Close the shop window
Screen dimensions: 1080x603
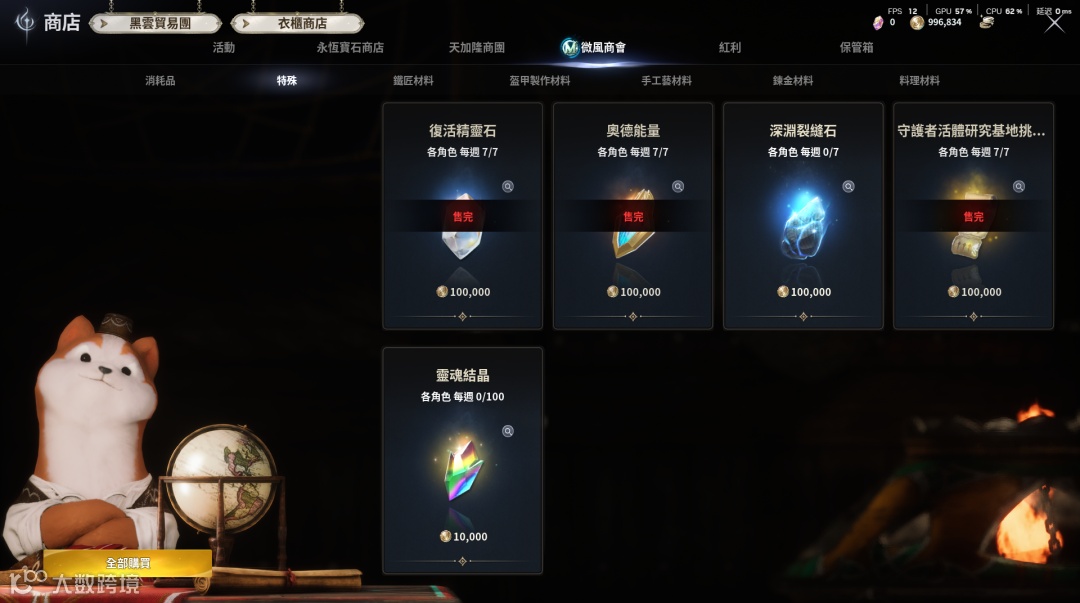click(x=1054, y=22)
